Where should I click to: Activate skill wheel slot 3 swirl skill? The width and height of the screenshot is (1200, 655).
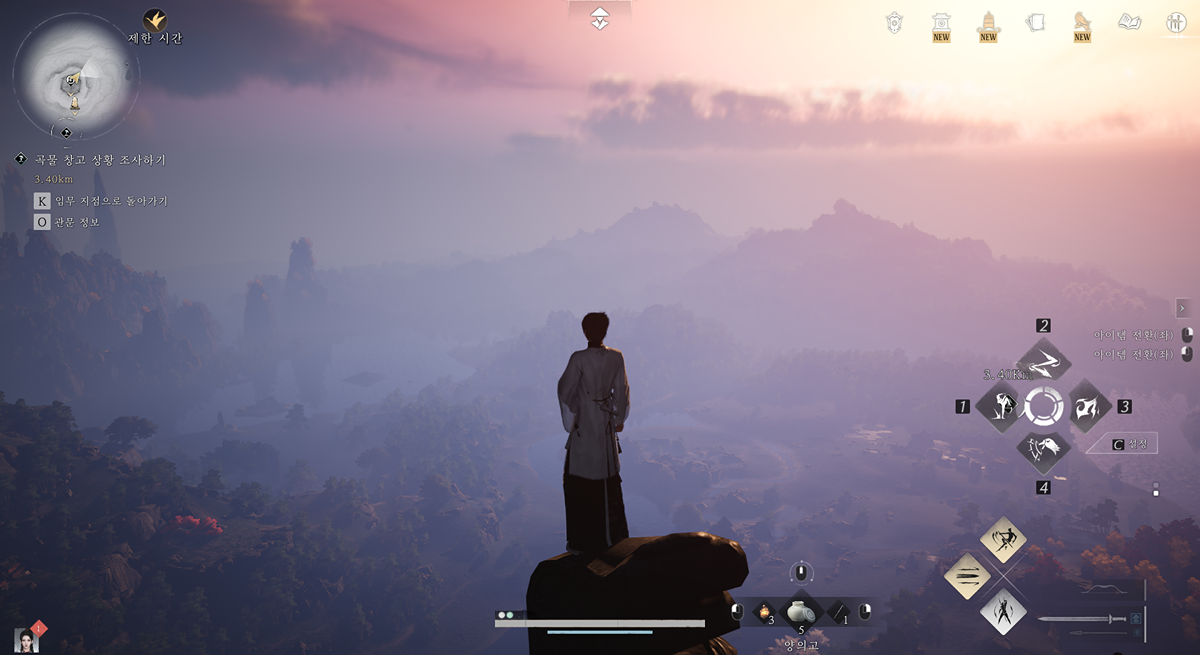[x=1089, y=407]
